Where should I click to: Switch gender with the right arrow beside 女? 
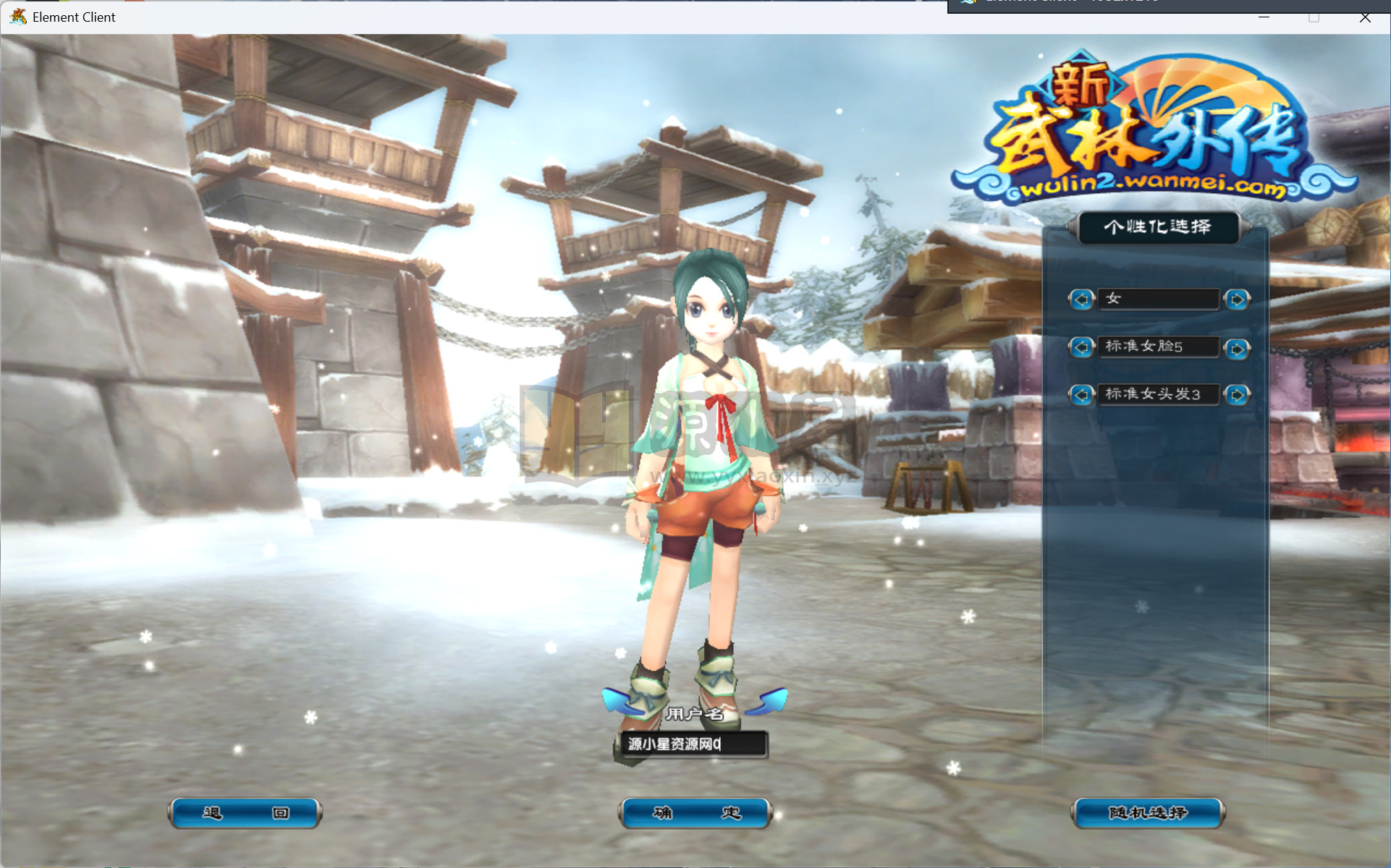[x=1237, y=299]
